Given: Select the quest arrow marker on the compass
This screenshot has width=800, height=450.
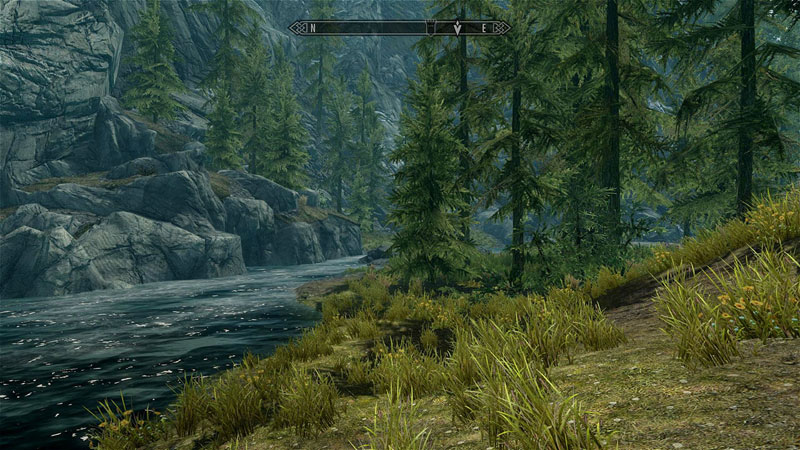Looking at the screenshot, I should [457, 28].
